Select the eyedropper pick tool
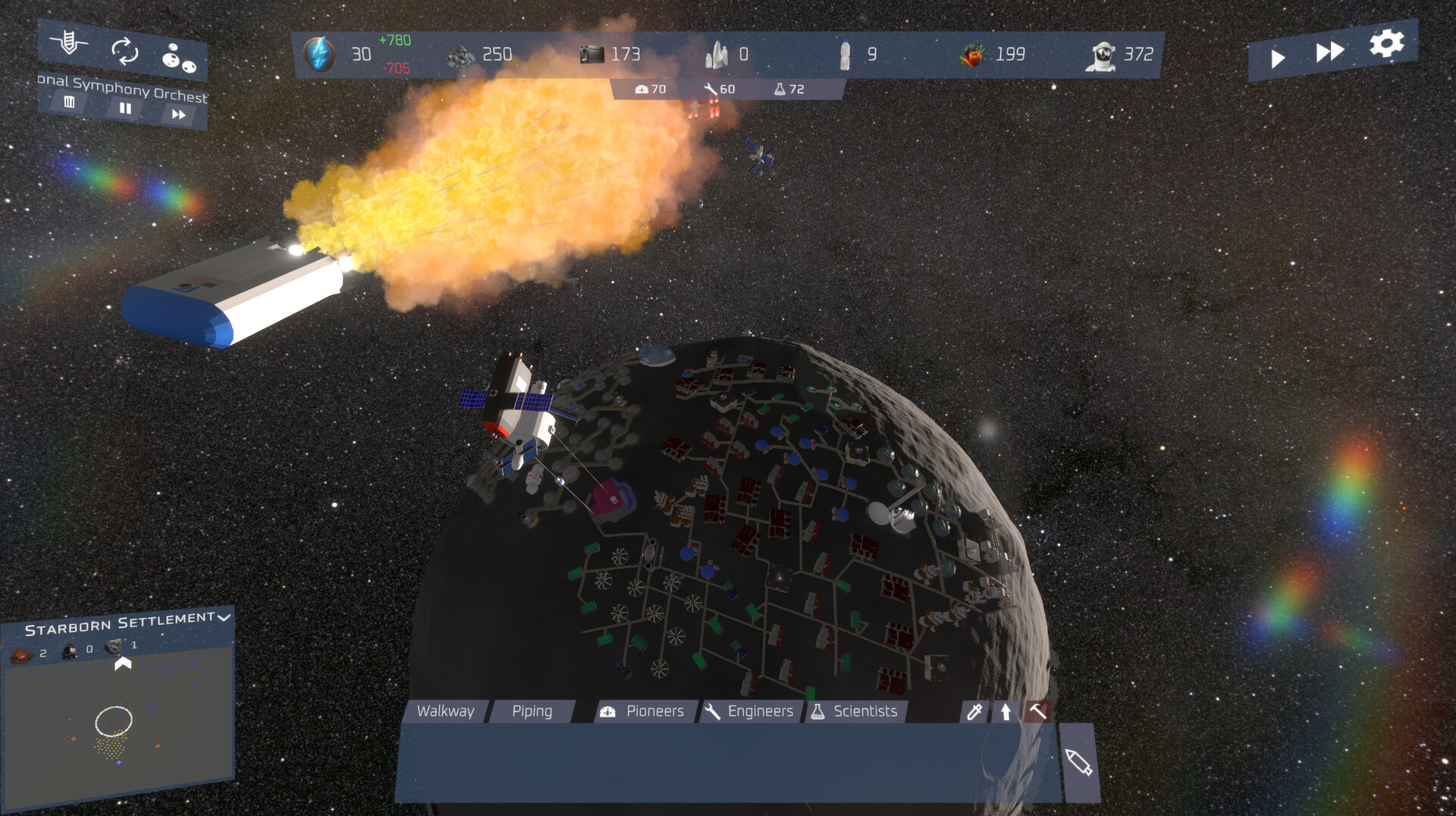Image resolution: width=1456 pixels, height=816 pixels. coord(974,711)
